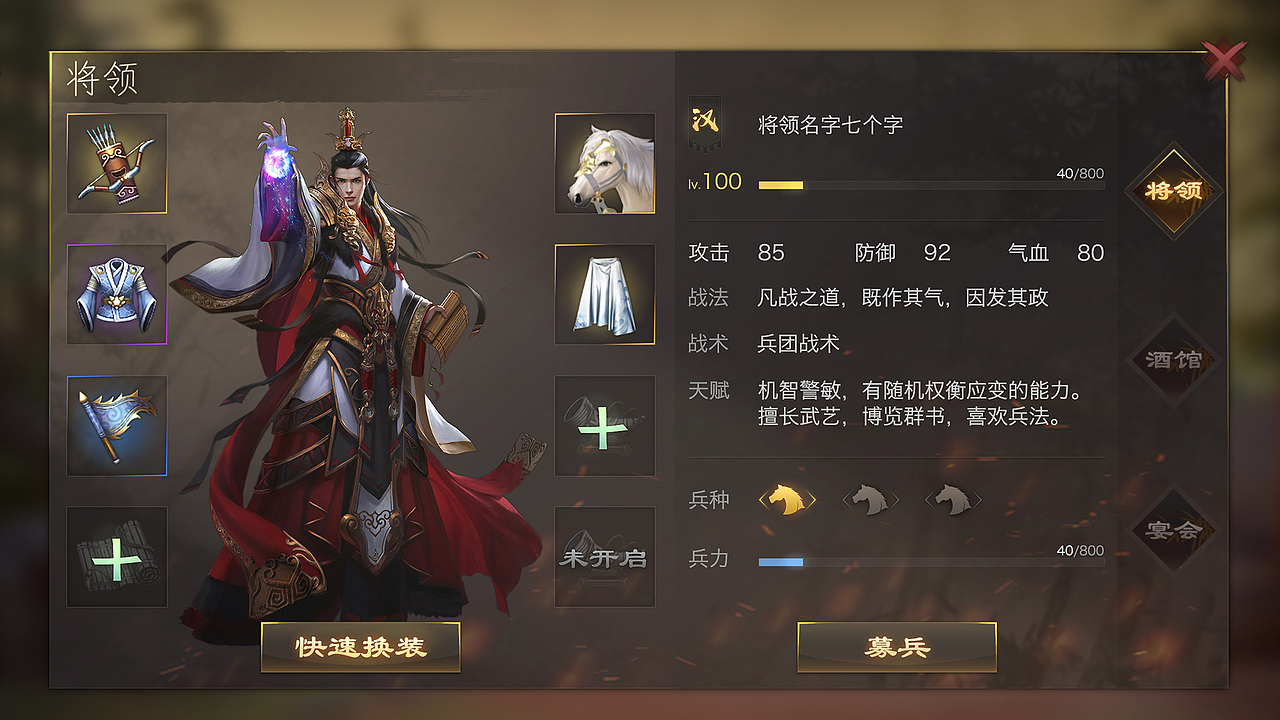Image resolution: width=1280 pixels, height=720 pixels.
Task: Add gear using the plus slot above 未开启
Action: [x=603, y=425]
